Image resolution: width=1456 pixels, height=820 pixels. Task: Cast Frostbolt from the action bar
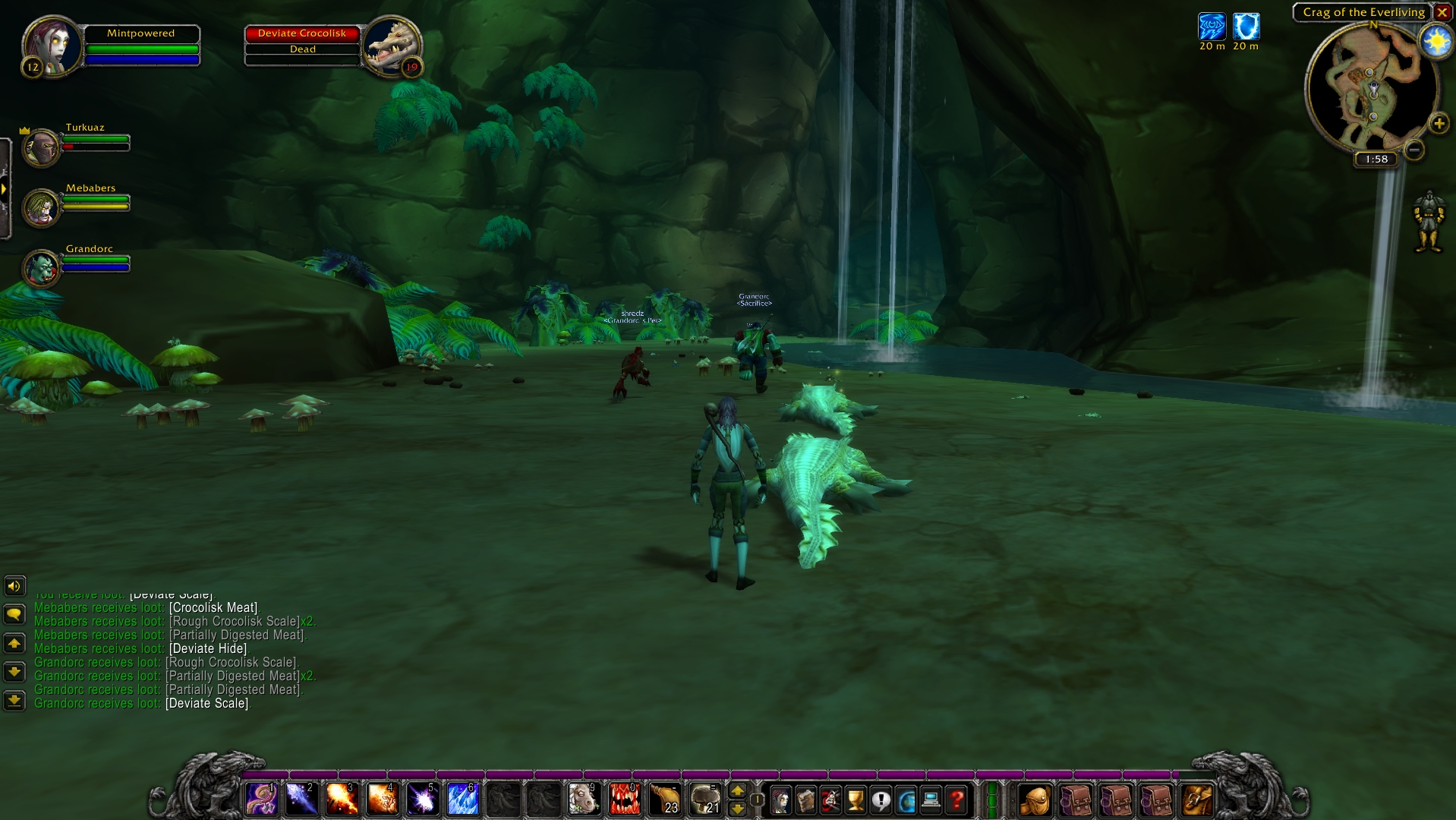tap(301, 799)
